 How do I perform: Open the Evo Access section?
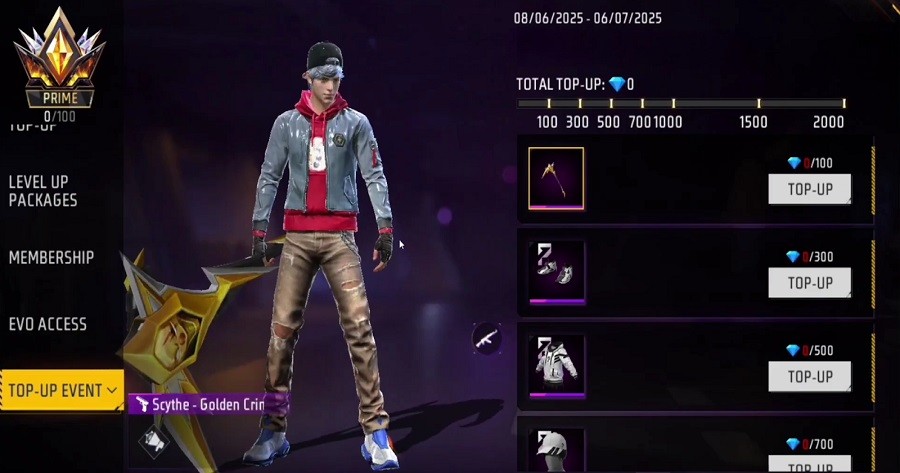point(47,324)
